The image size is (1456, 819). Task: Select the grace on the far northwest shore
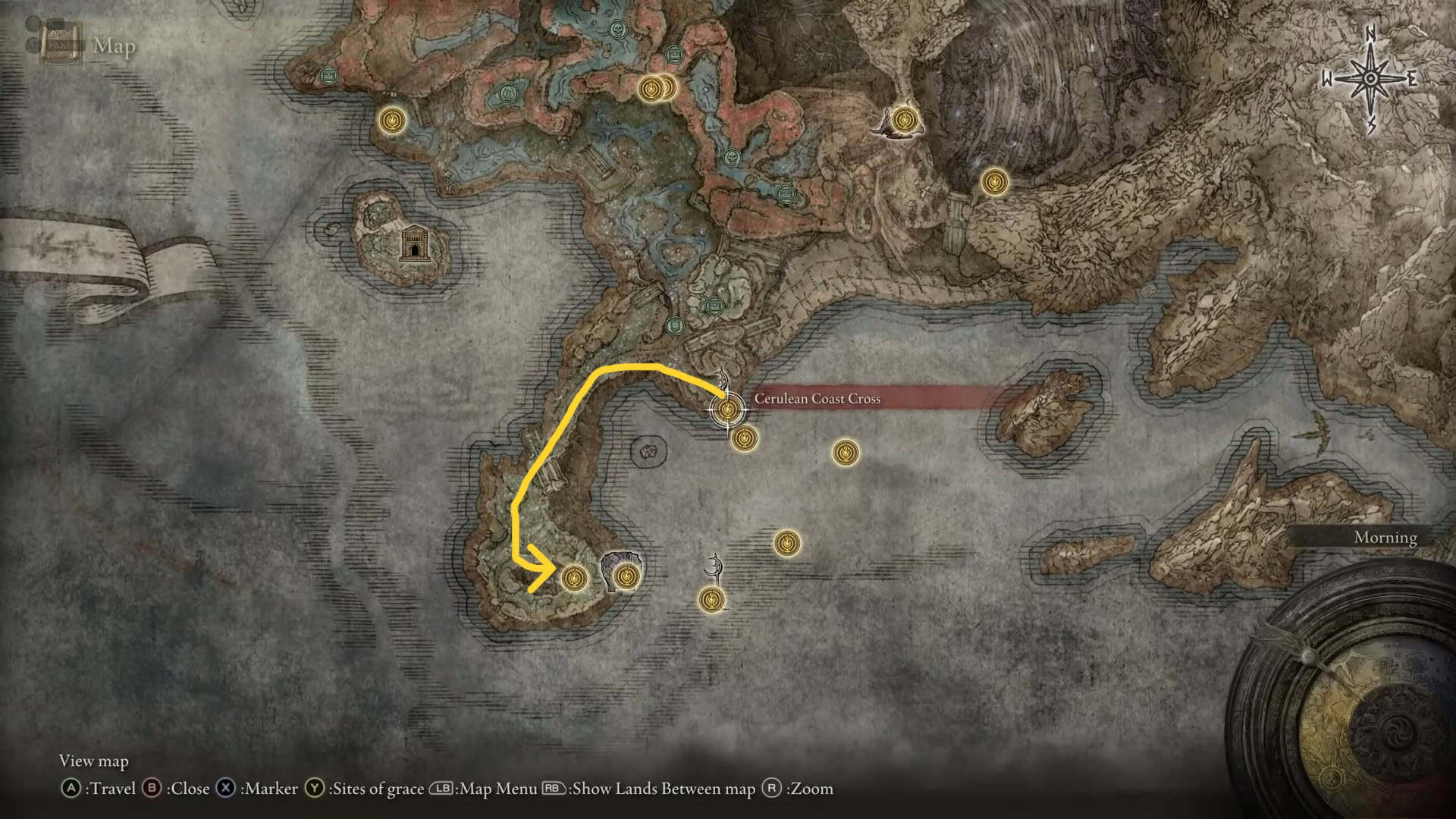[391, 120]
